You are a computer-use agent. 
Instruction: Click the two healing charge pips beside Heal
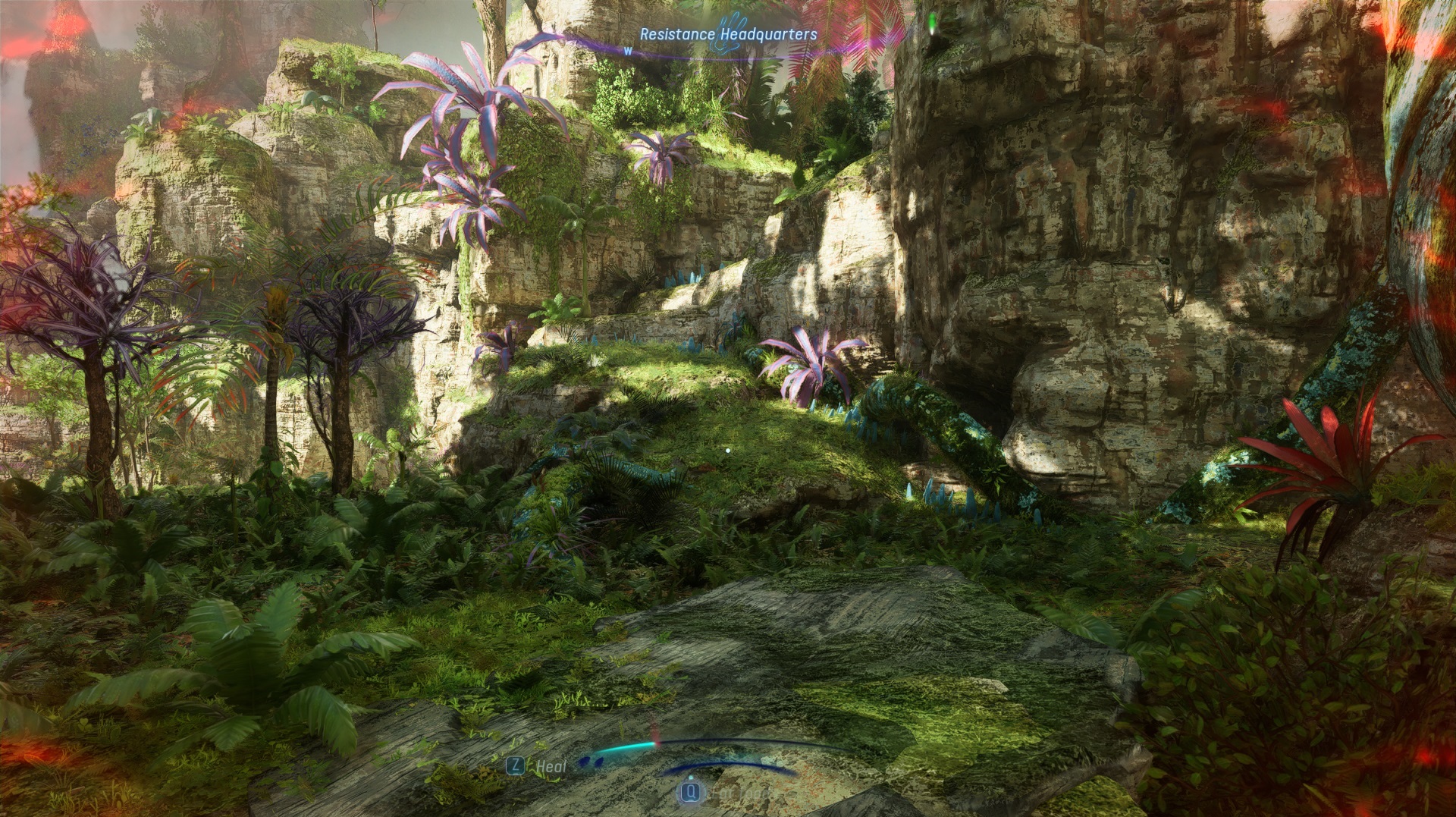tap(591, 762)
